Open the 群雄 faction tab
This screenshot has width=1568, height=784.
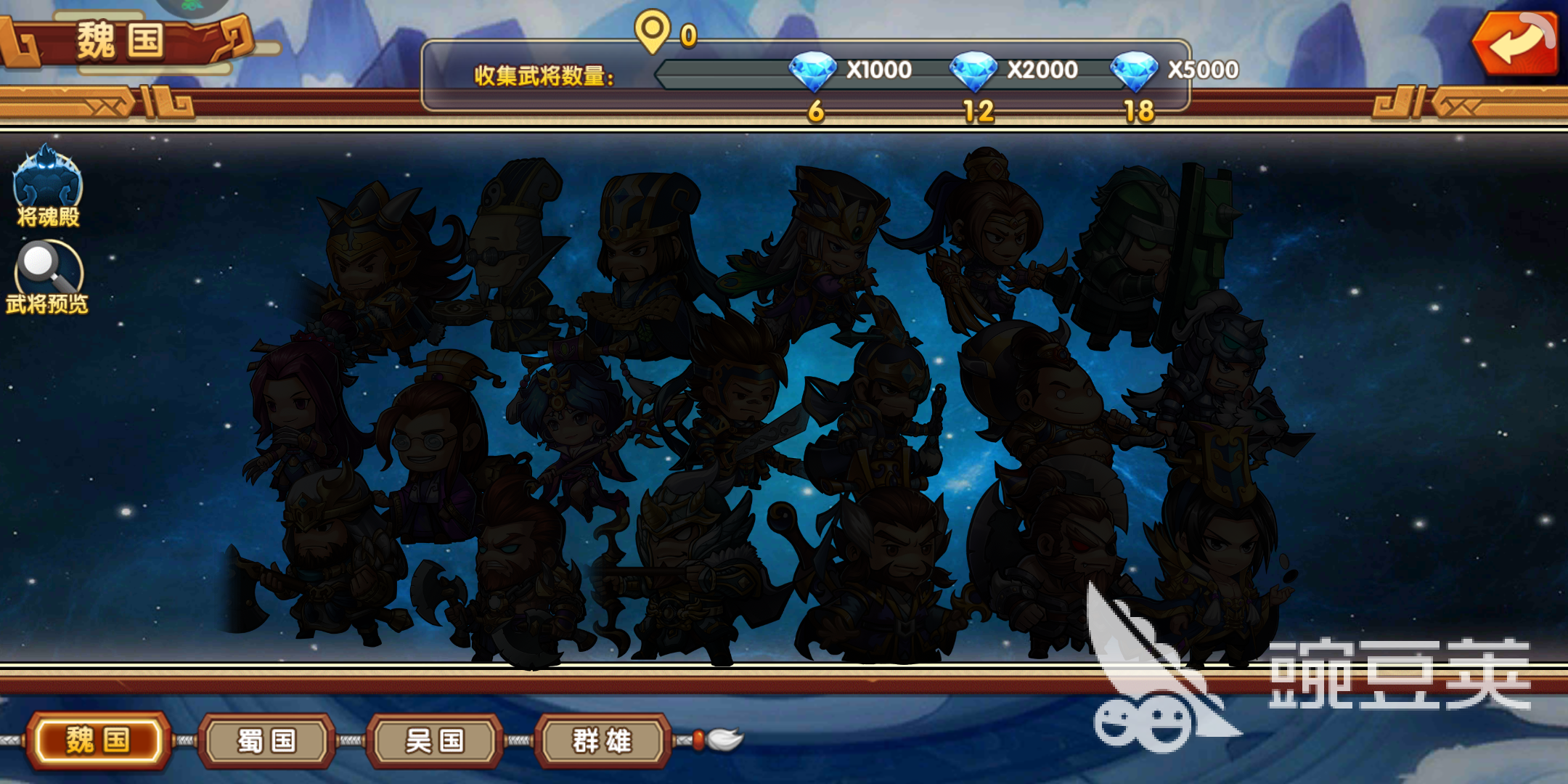[x=600, y=740]
